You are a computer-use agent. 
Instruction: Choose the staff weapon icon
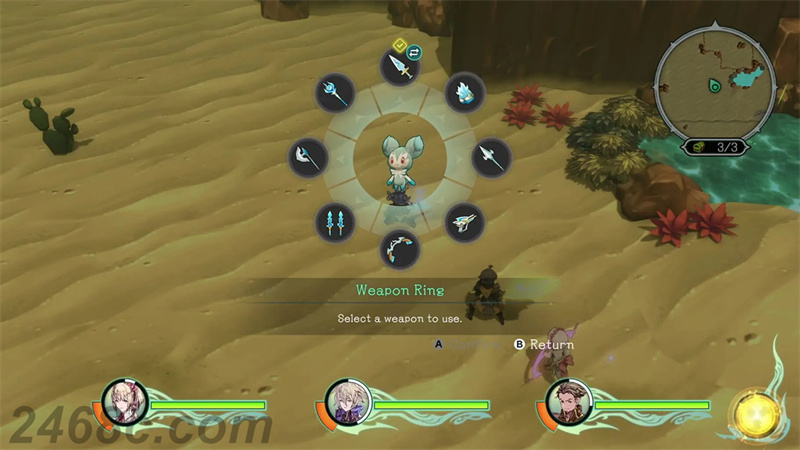[335, 93]
